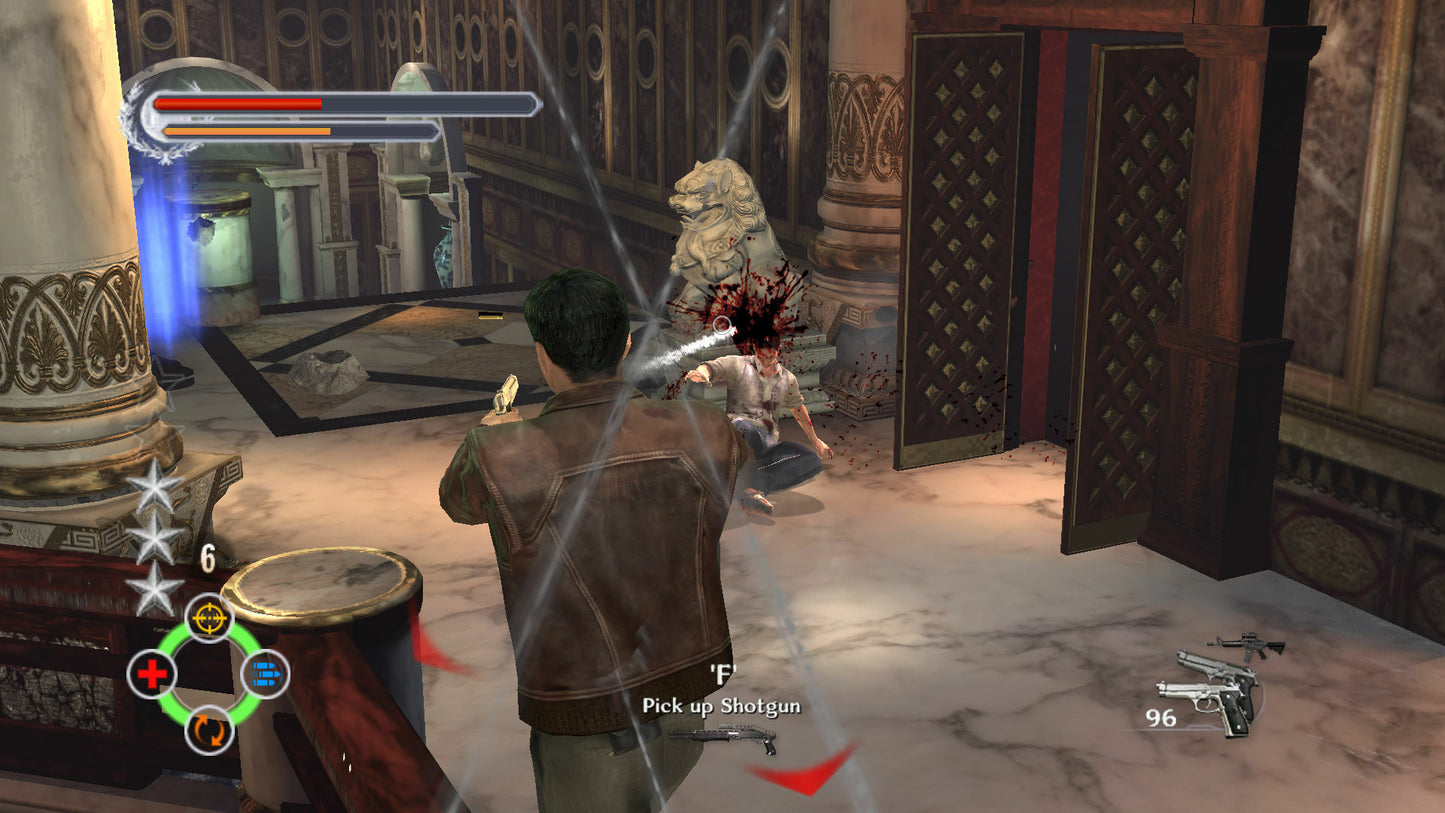
Task: Select the 'Pick up Shotgun' prompt text
Action: coord(723,705)
